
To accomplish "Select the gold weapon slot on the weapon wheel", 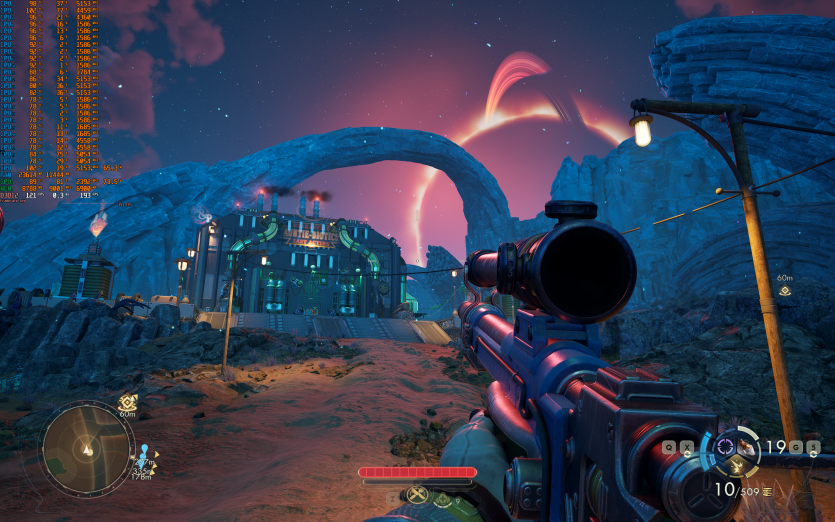I will 736,465.
